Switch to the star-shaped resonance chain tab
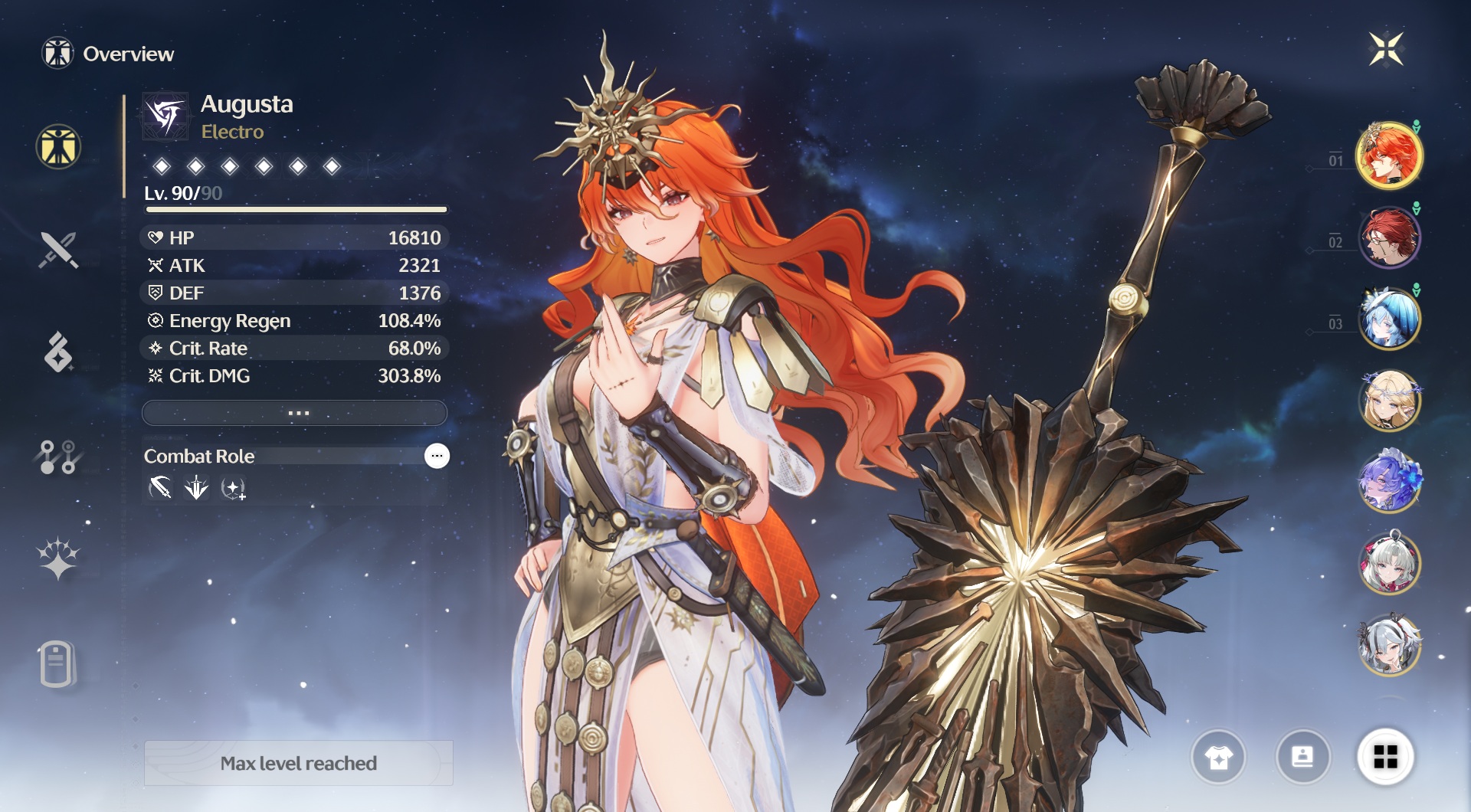 [58, 558]
